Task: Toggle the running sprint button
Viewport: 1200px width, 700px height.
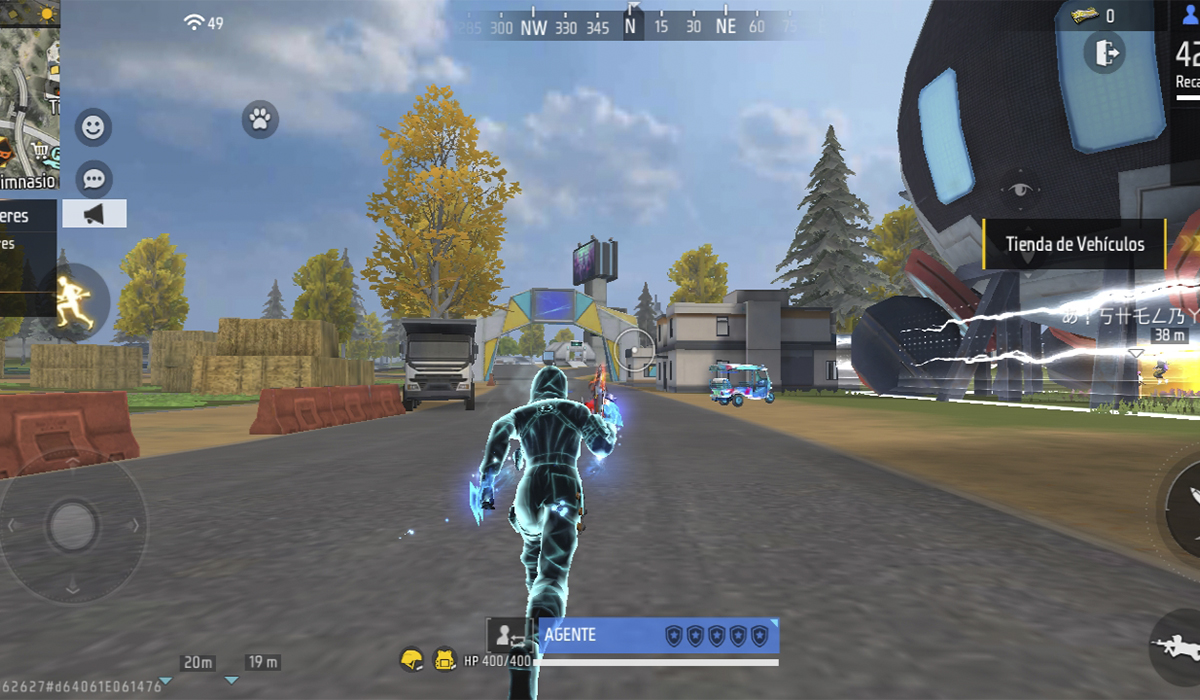Action: click(x=74, y=300)
